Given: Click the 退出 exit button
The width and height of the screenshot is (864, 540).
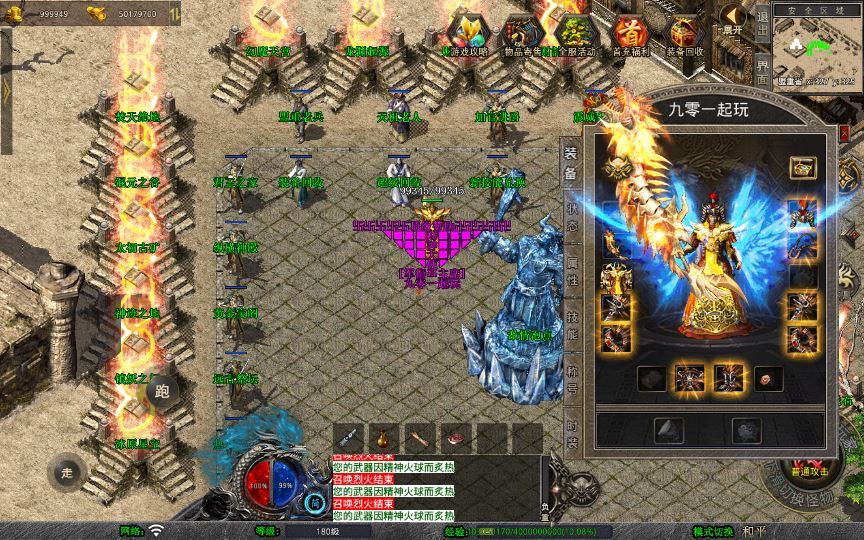Looking at the screenshot, I should click(762, 18).
